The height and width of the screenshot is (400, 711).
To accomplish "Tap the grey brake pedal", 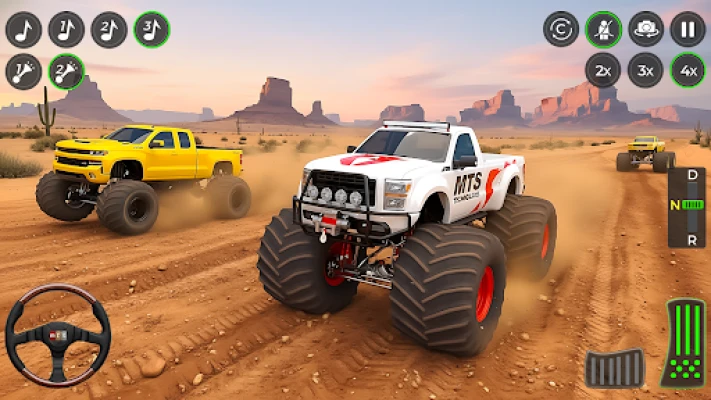I will tap(615, 368).
